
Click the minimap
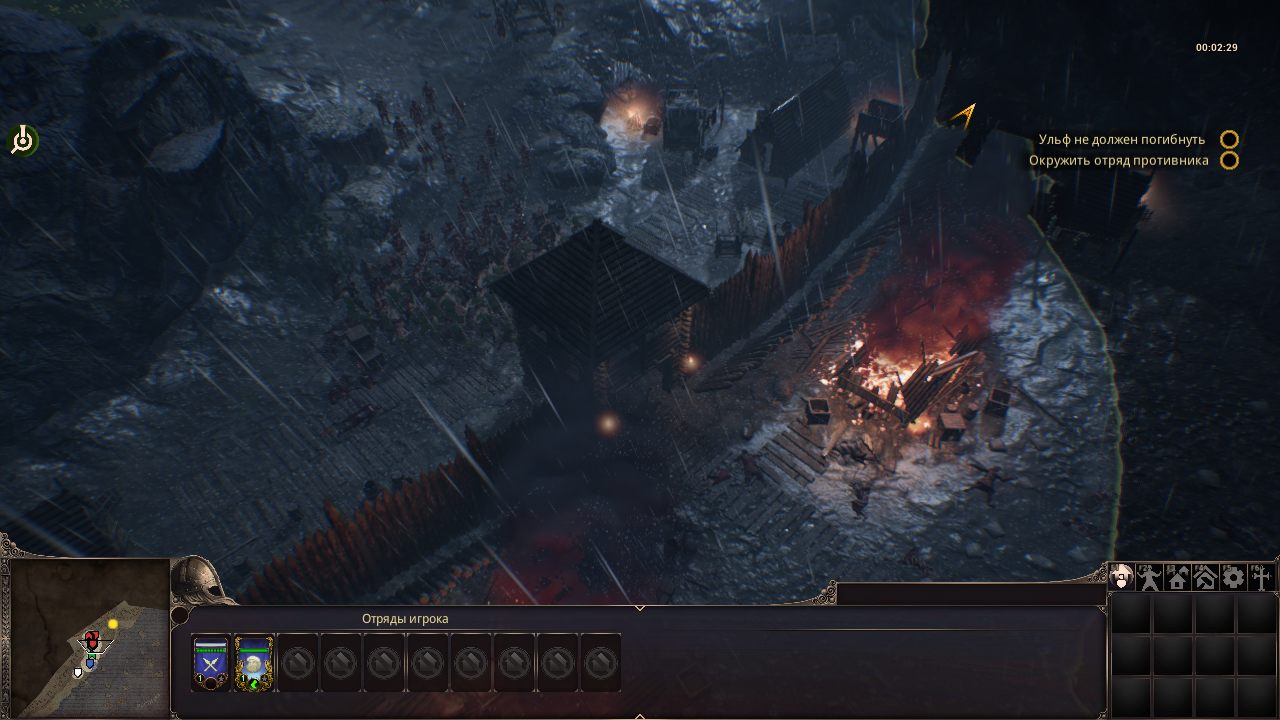click(88, 636)
